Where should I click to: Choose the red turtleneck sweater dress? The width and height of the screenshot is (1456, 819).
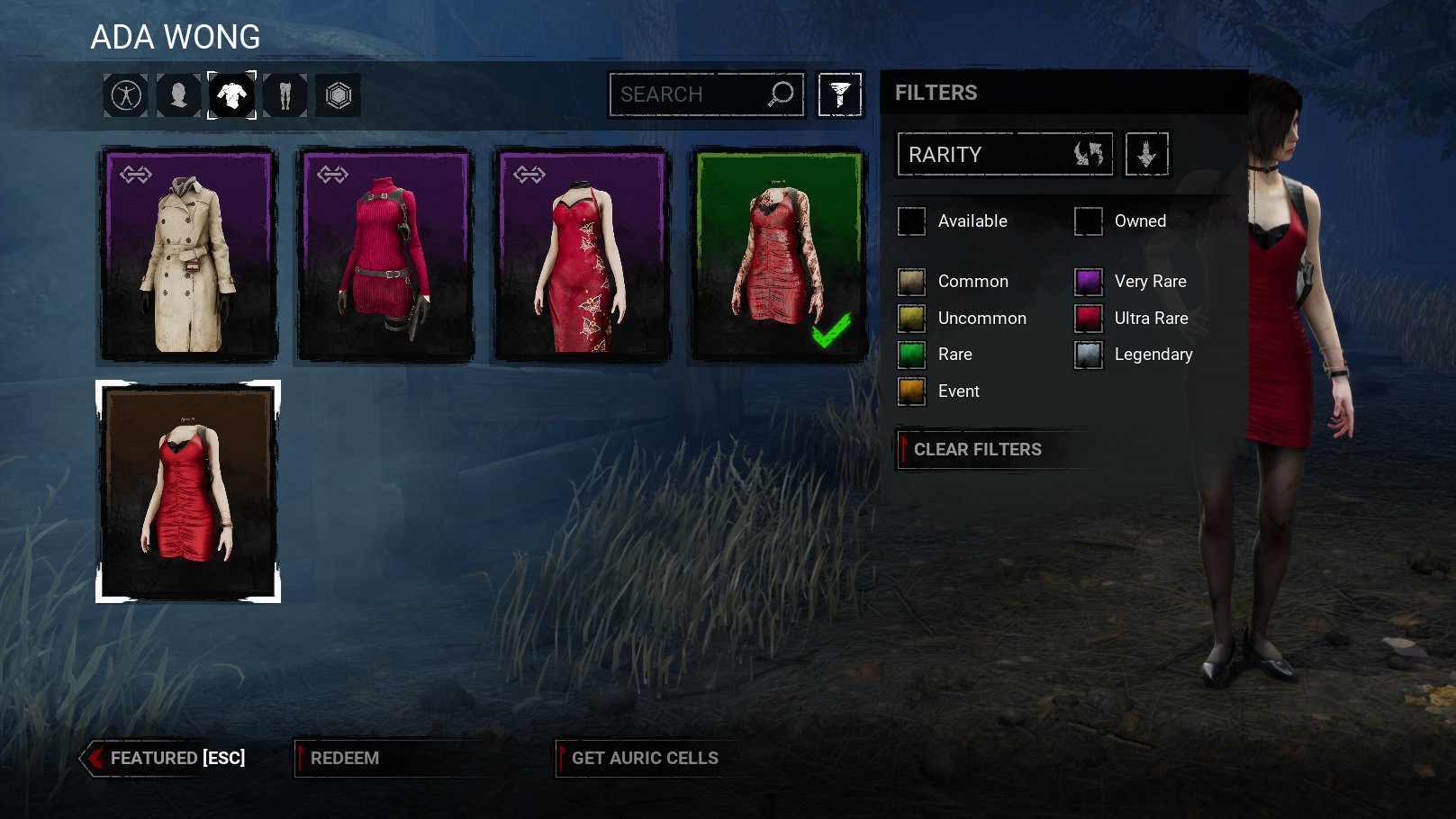(x=385, y=255)
